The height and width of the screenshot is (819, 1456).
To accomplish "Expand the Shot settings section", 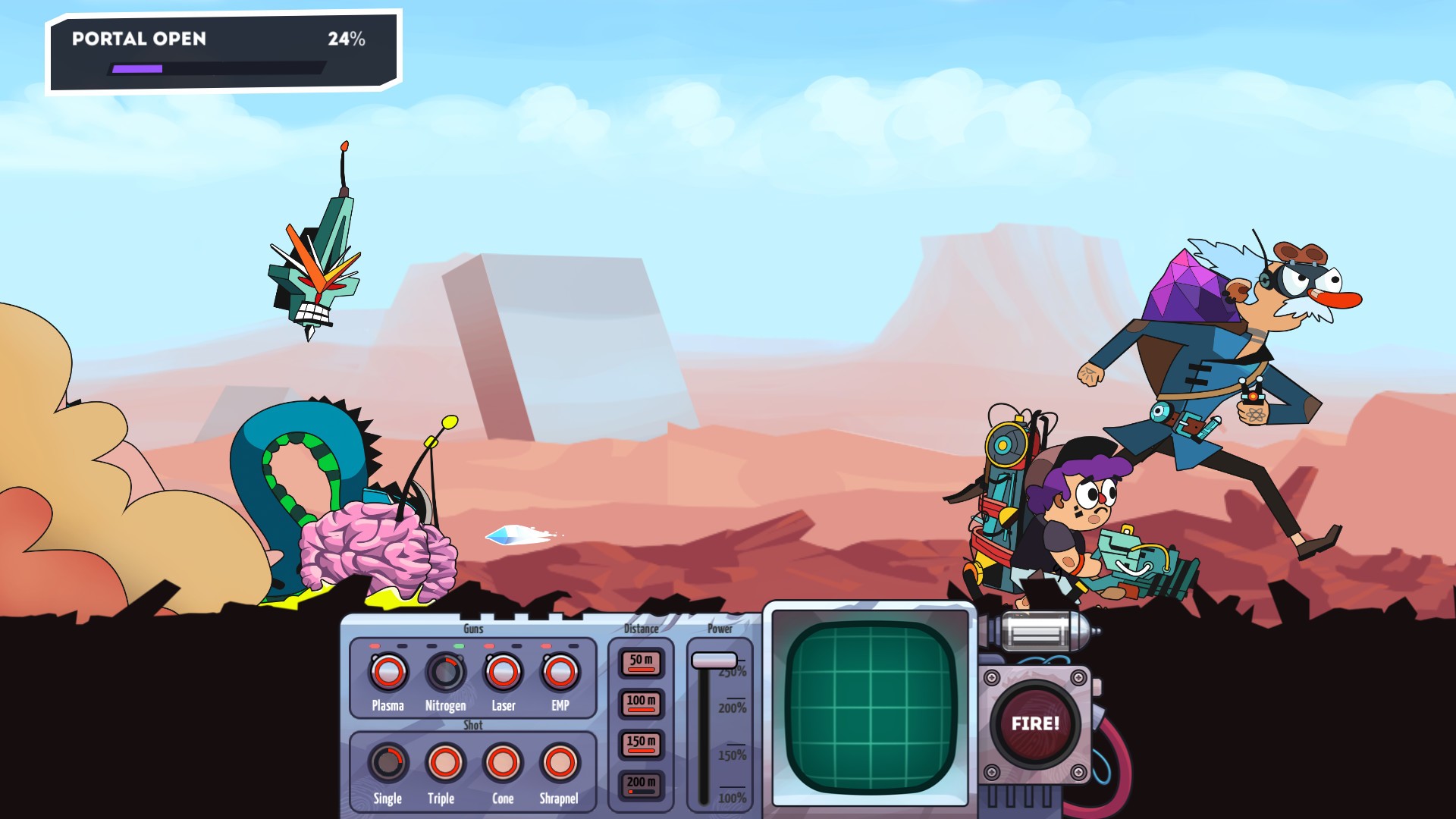I will pos(472,725).
